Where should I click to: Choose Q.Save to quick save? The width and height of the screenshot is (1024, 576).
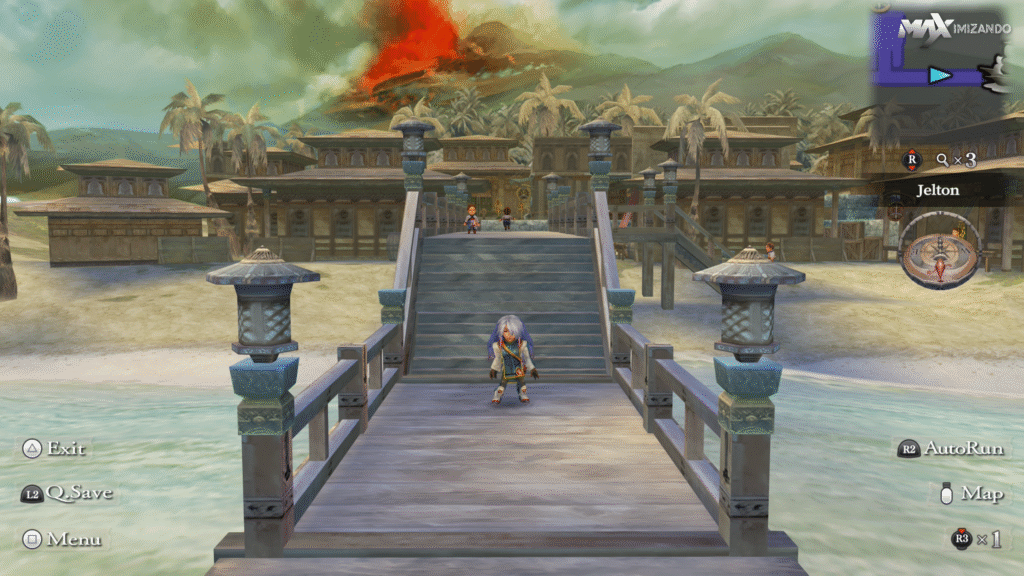(67, 493)
